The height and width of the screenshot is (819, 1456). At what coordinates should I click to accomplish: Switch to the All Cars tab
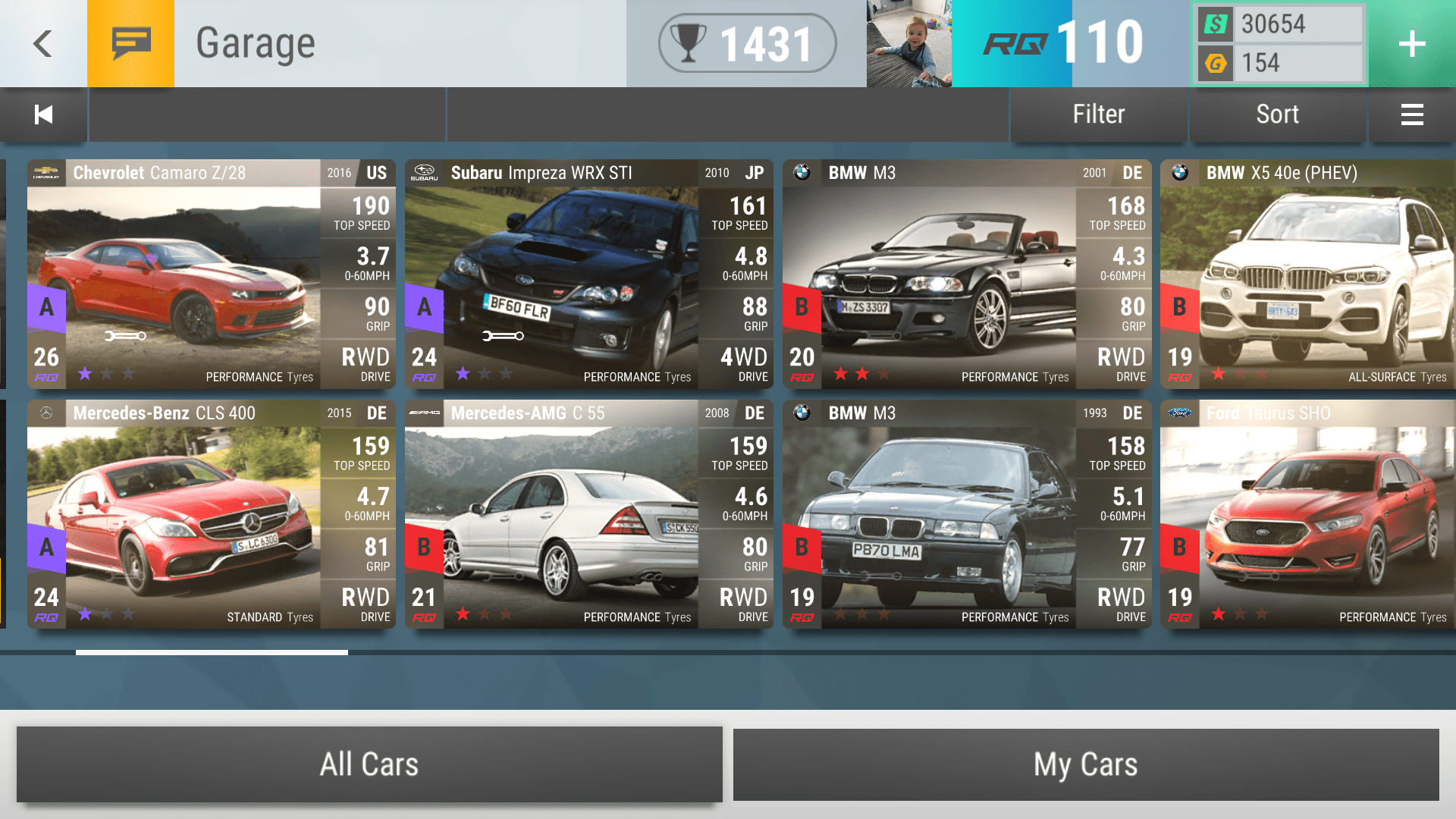369,764
